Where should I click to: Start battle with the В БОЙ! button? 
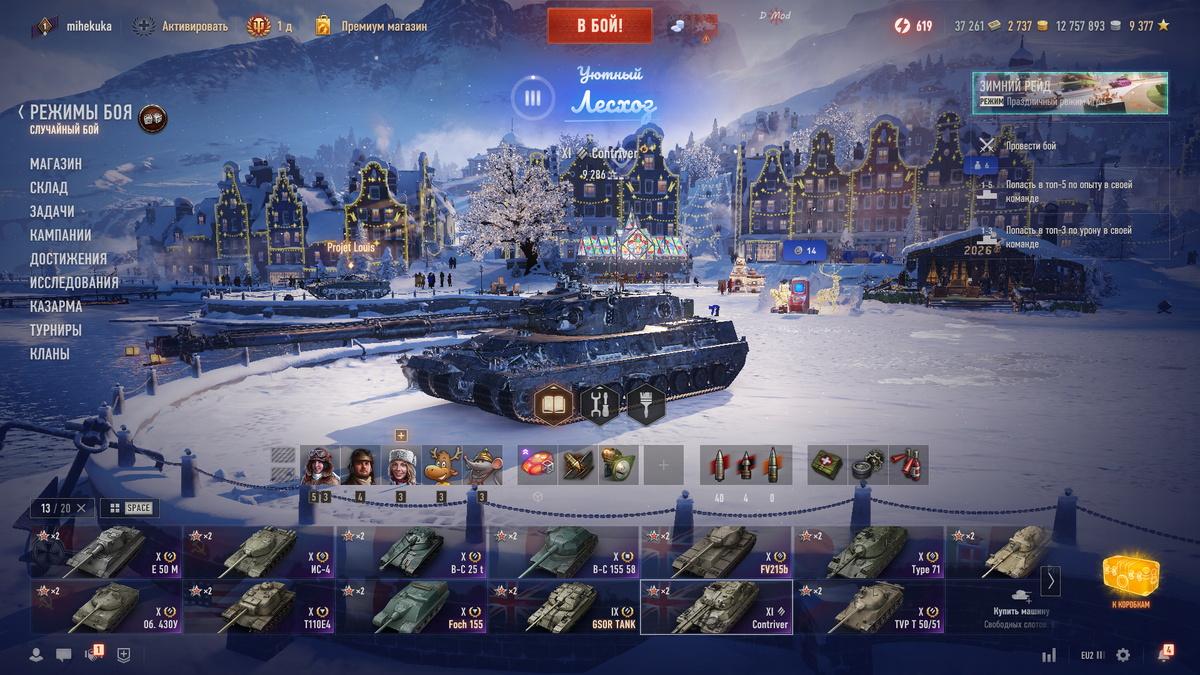click(x=599, y=26)
